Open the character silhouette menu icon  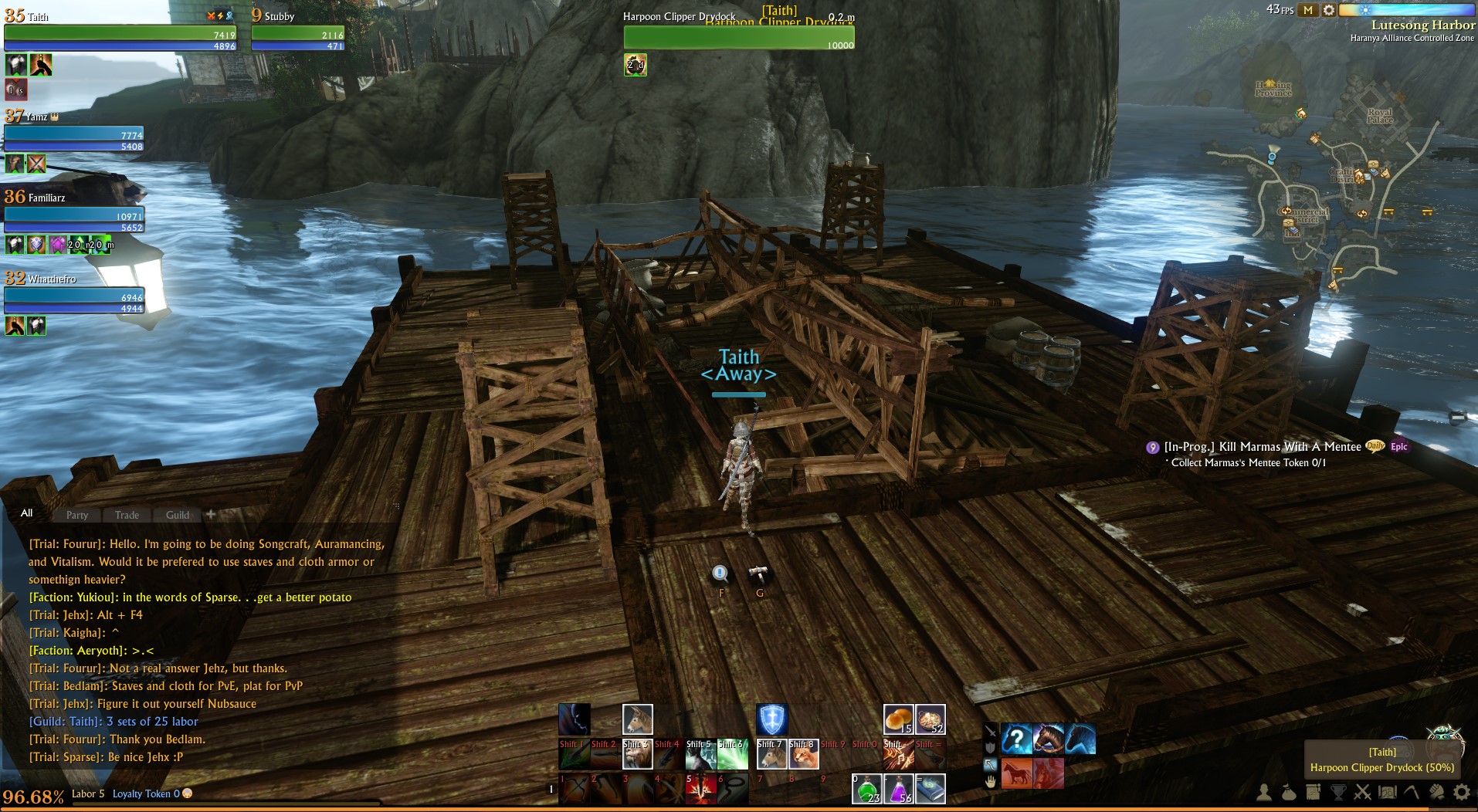coord(1264,792)
